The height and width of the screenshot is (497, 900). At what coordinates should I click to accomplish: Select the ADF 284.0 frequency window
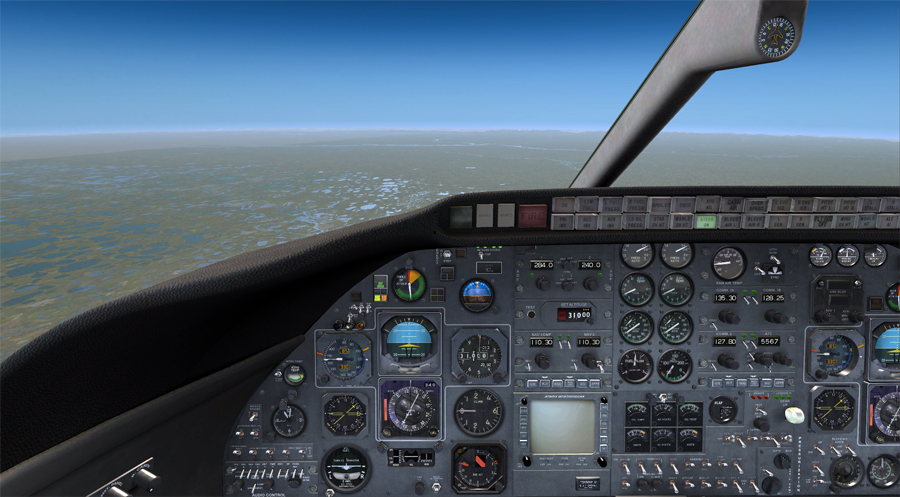543,265
